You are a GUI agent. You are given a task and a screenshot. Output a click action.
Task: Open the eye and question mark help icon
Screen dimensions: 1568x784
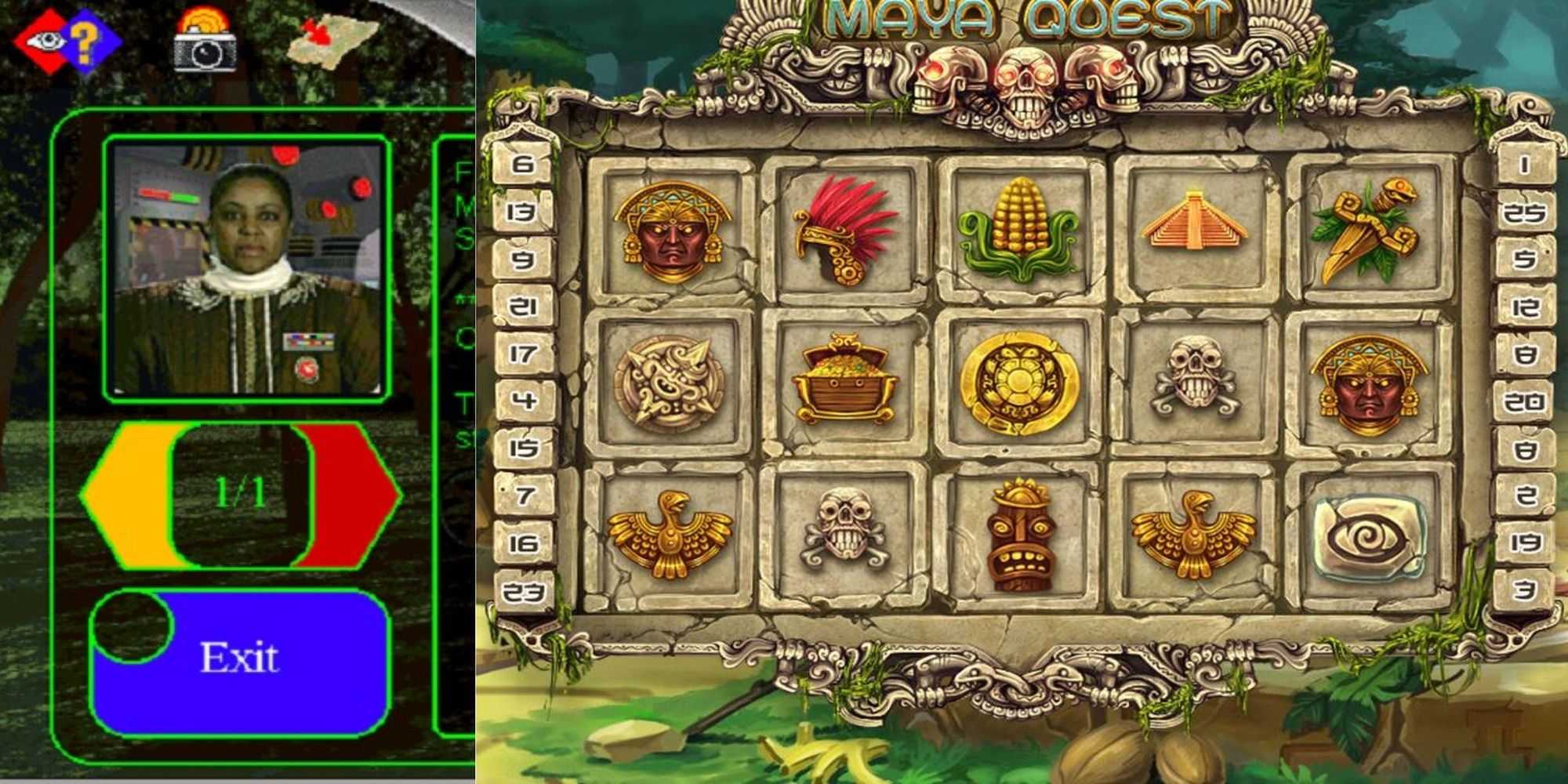pos(67,41)
